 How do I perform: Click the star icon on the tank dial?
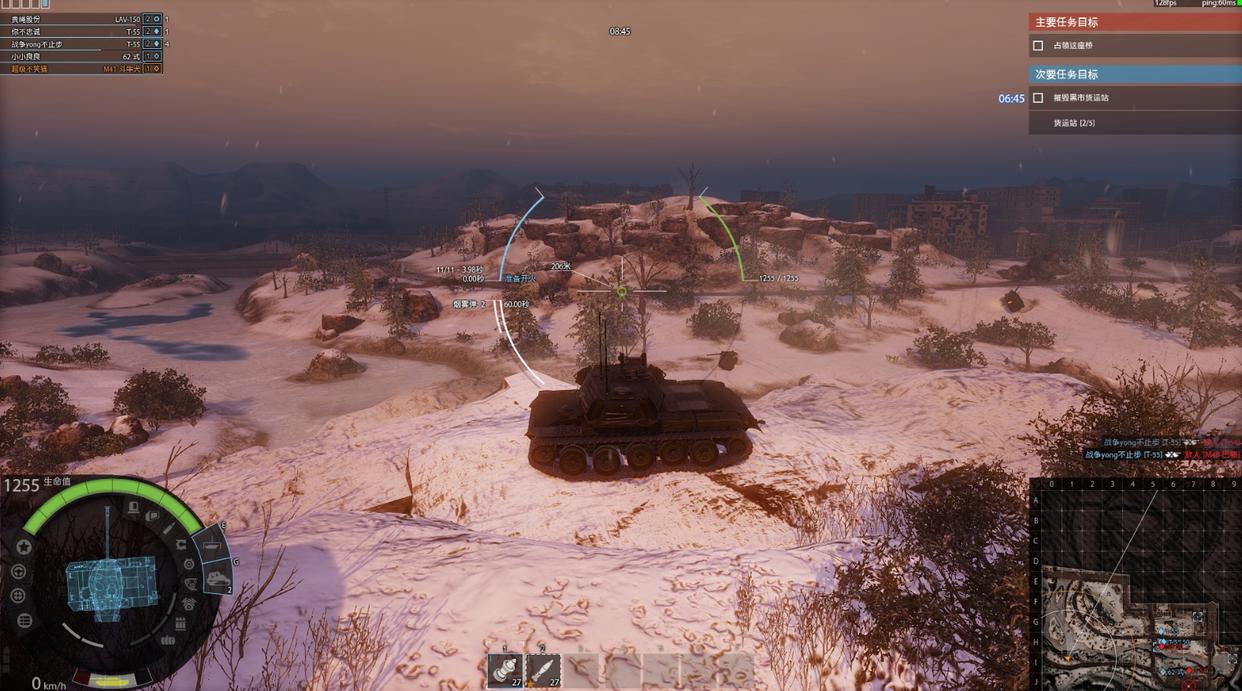24,547
